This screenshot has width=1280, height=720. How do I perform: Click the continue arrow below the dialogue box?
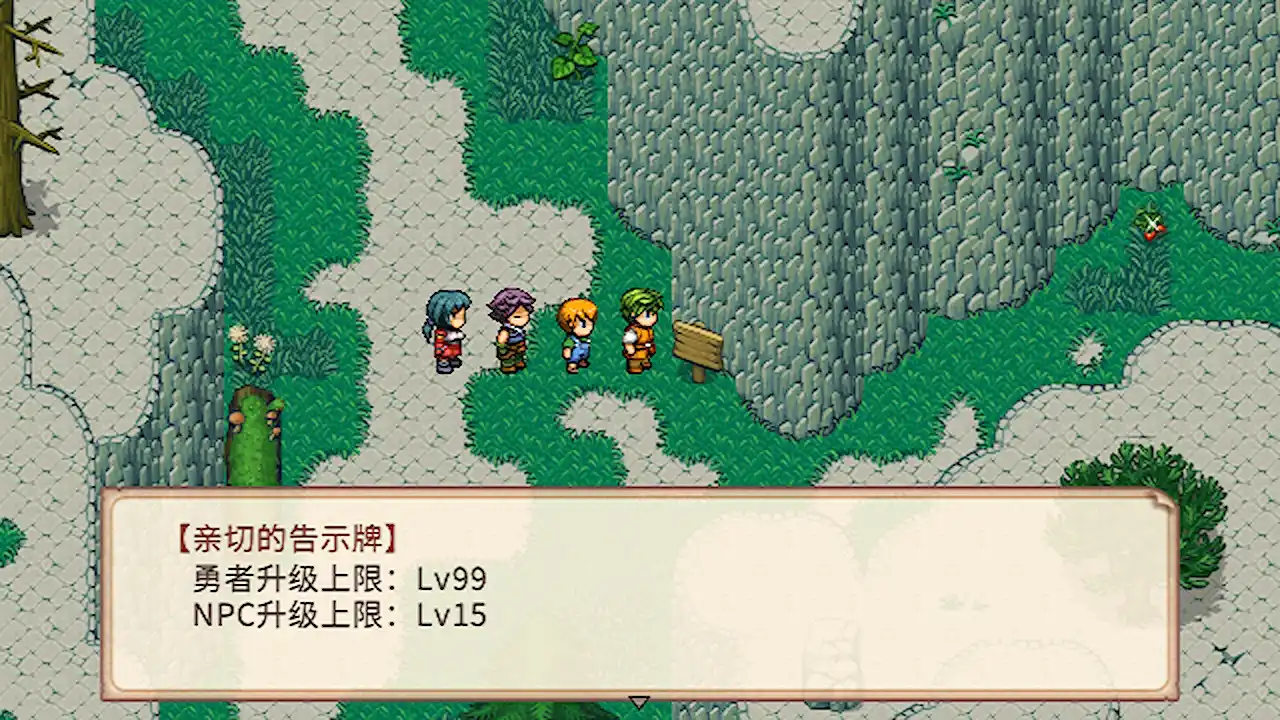(640, 703)
